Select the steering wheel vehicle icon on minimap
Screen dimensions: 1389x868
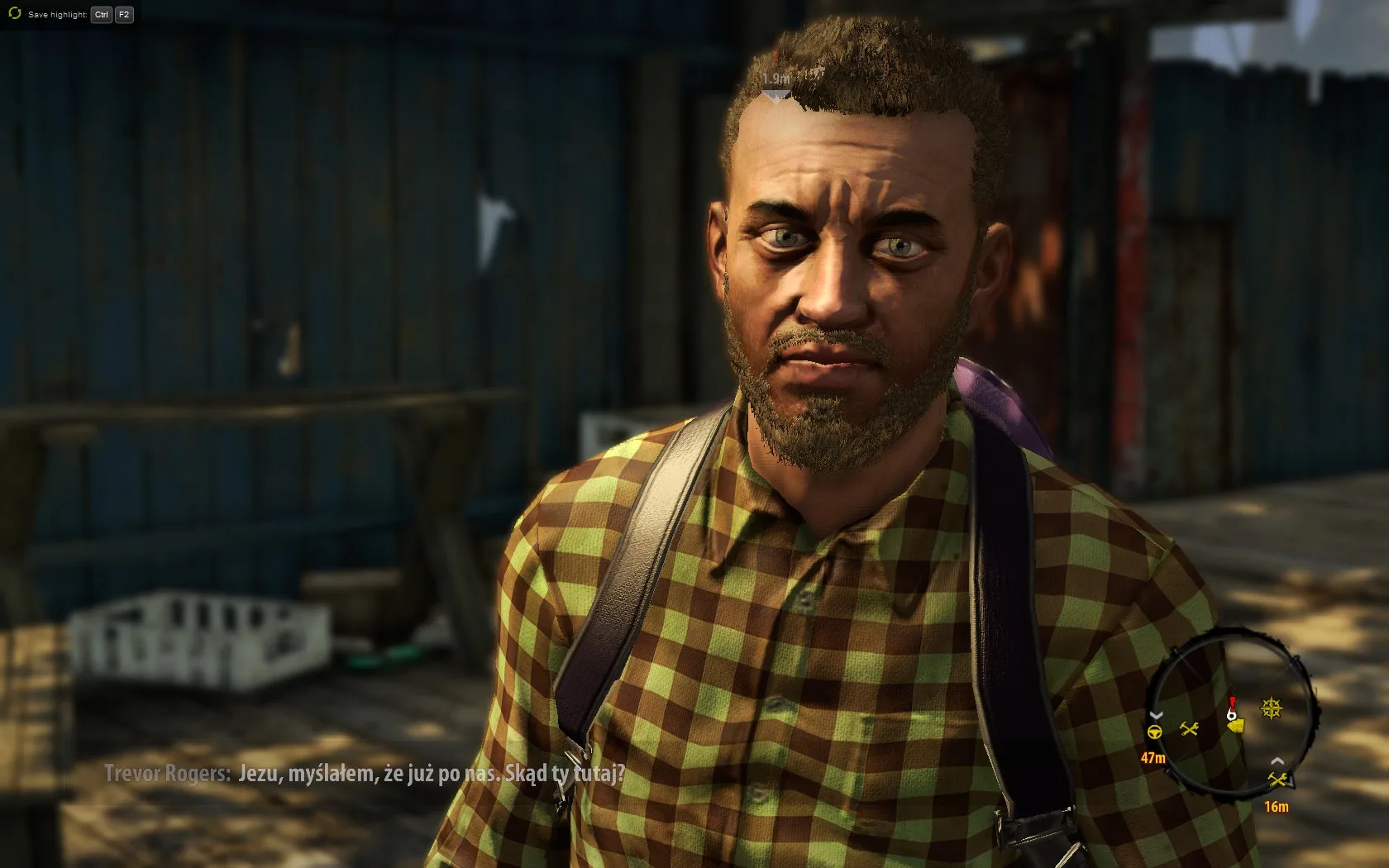click(1154, 732)
